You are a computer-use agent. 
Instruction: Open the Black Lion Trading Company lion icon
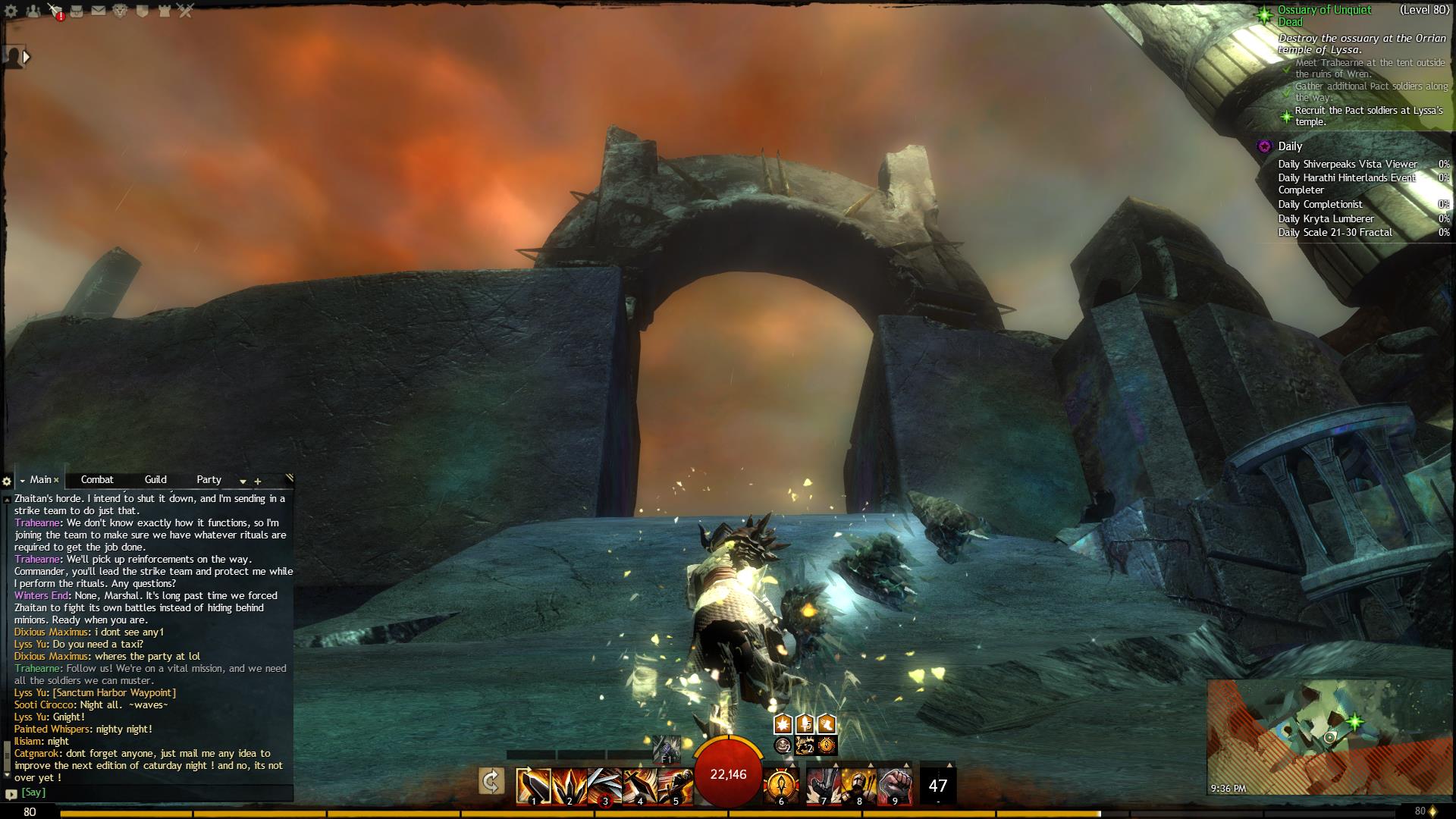point(120,11)
